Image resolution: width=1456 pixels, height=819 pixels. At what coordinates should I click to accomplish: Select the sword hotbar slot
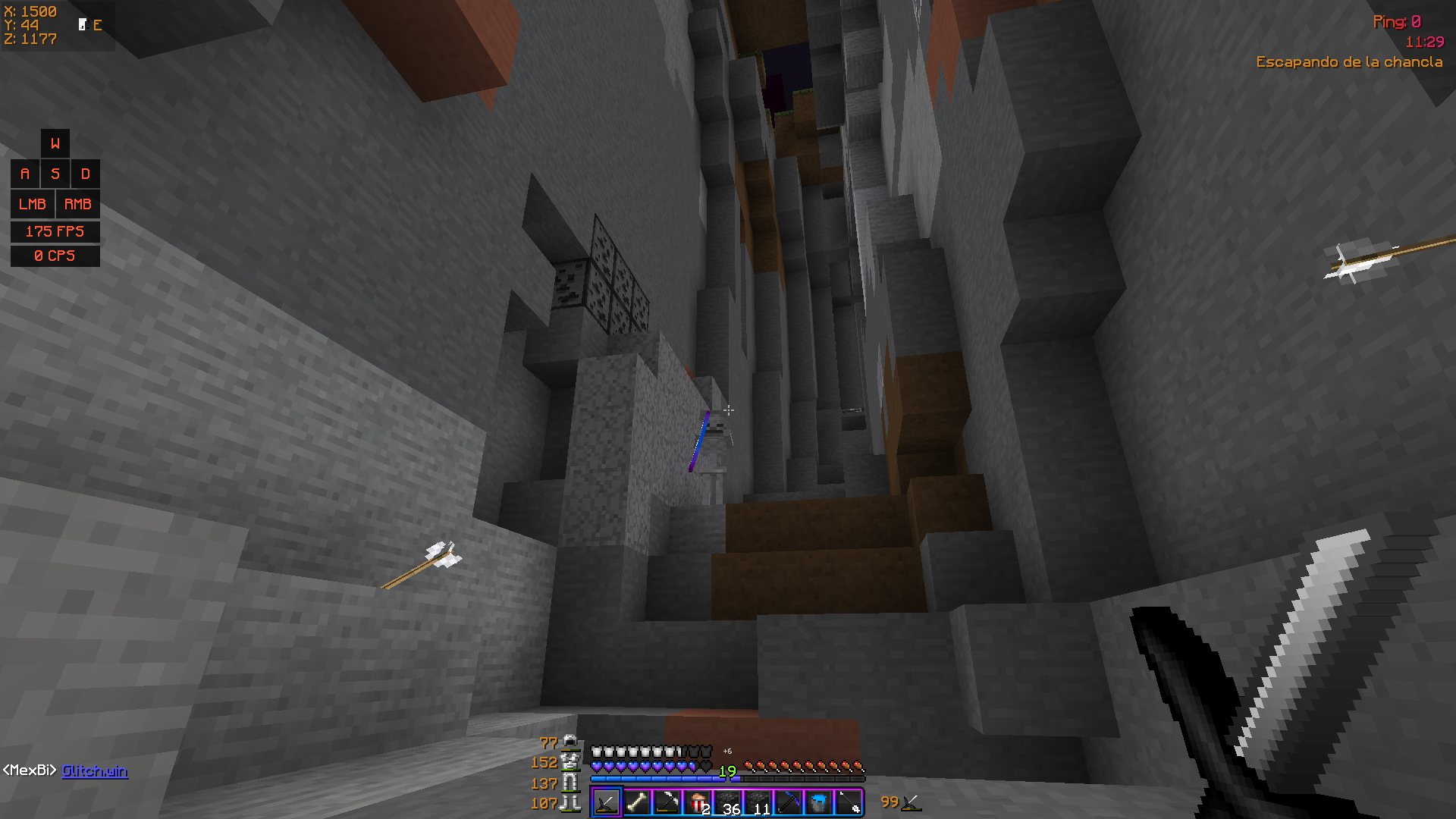click(606, 803)
